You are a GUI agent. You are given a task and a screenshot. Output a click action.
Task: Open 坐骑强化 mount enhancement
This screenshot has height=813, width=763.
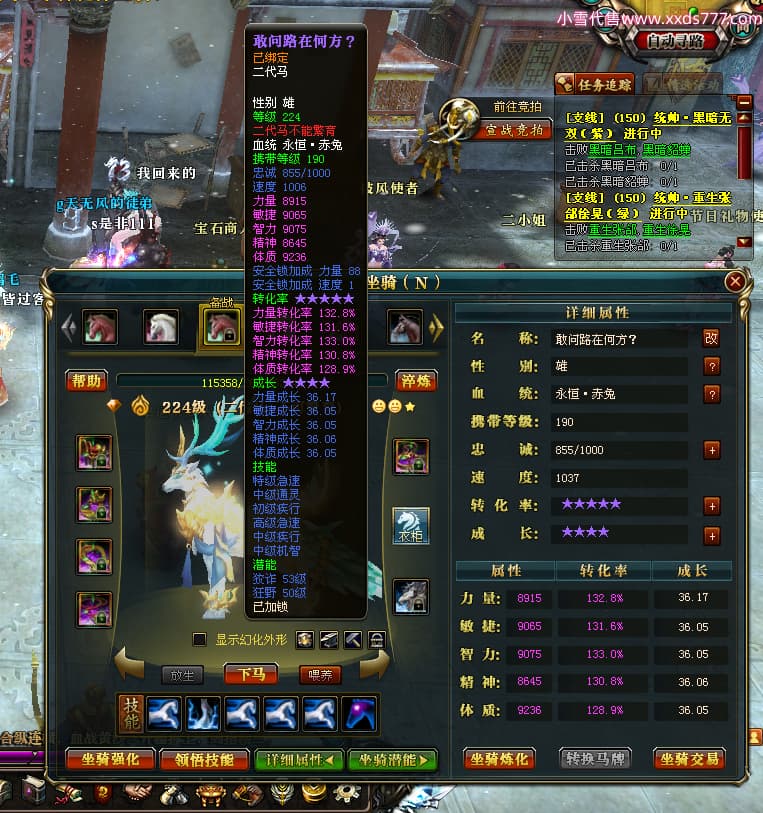[x=110, y=759]
